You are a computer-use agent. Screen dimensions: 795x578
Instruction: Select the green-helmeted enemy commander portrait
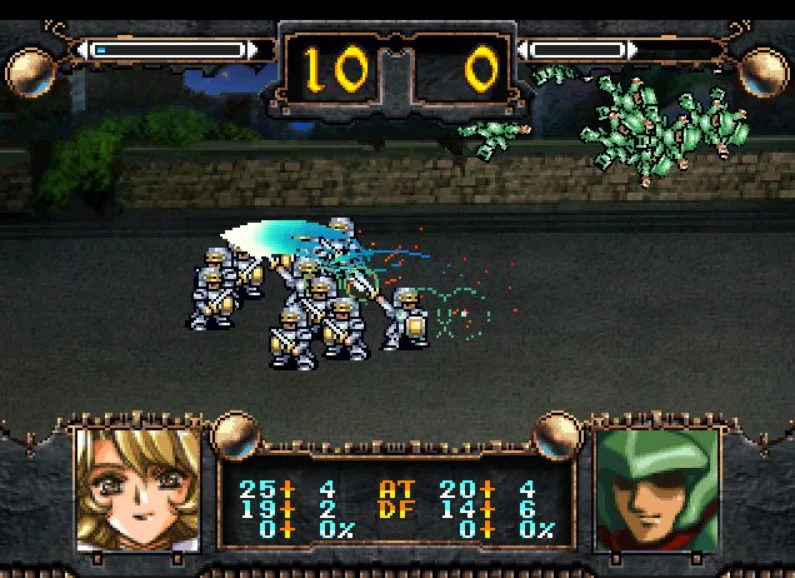coord(657,489)
